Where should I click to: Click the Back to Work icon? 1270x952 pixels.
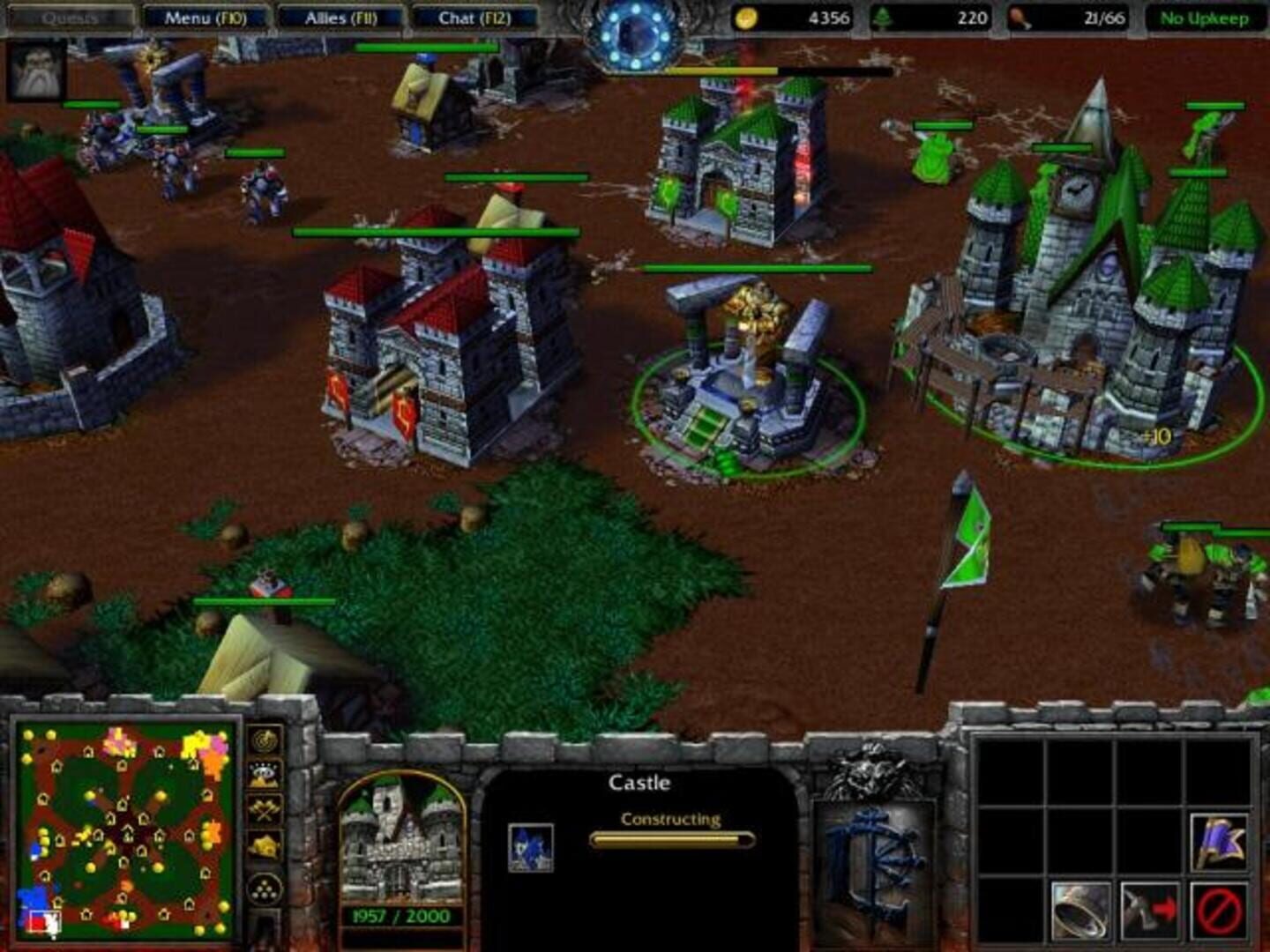tap(1149, 911)
